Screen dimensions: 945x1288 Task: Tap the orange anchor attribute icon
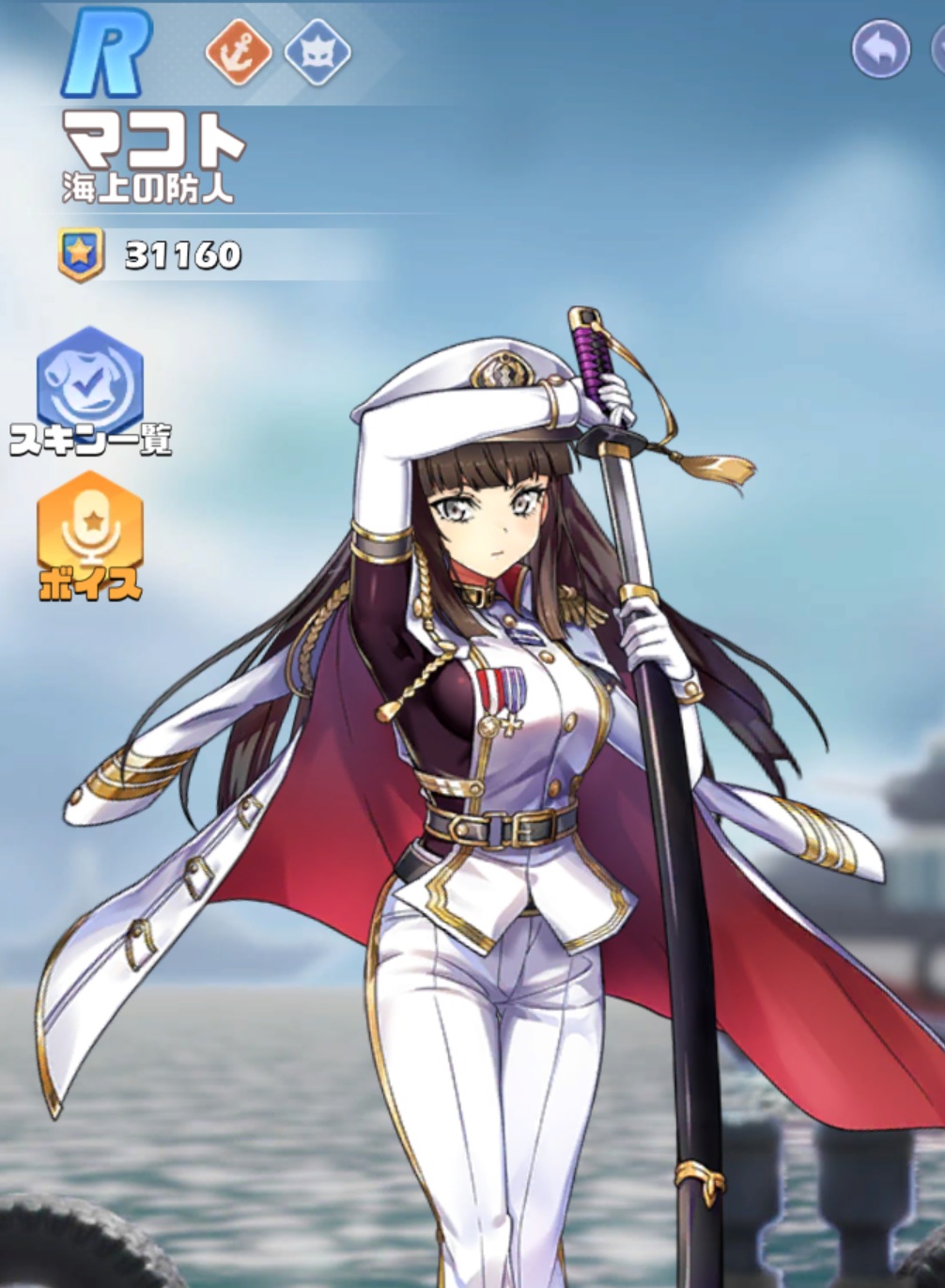click(239, 52)
